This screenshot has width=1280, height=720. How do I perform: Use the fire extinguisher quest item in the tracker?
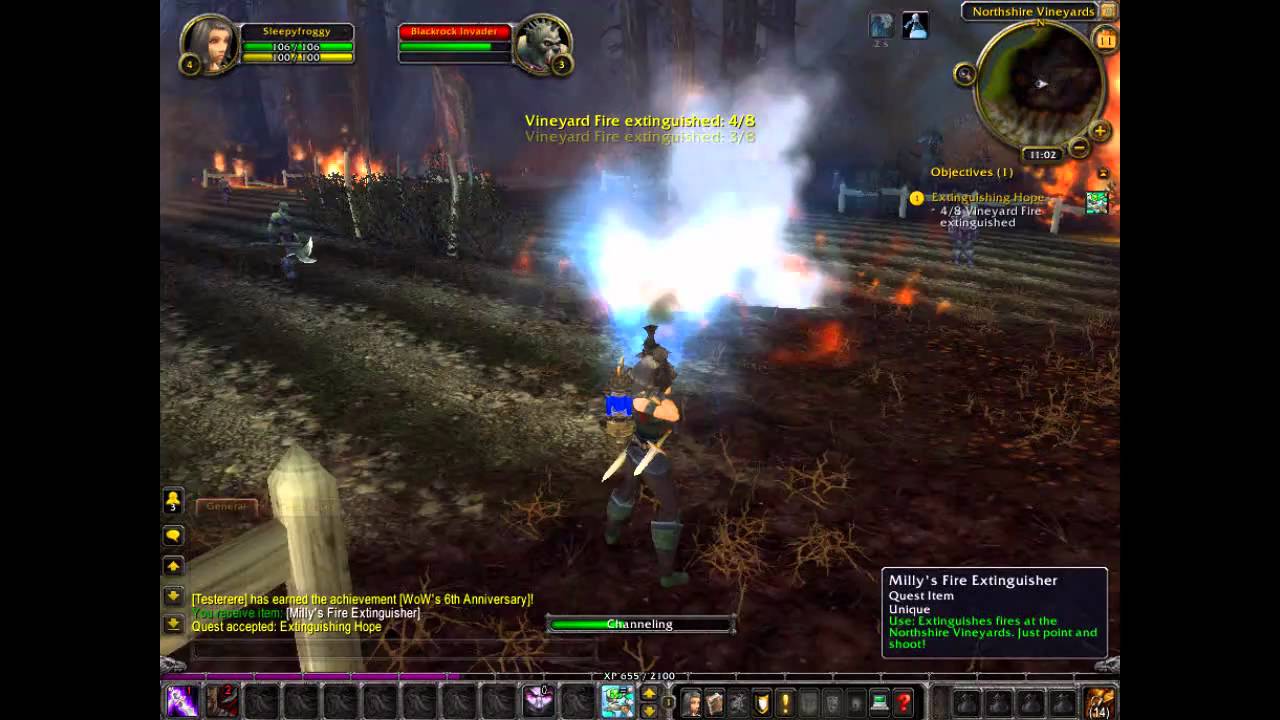click(1097, 202)
